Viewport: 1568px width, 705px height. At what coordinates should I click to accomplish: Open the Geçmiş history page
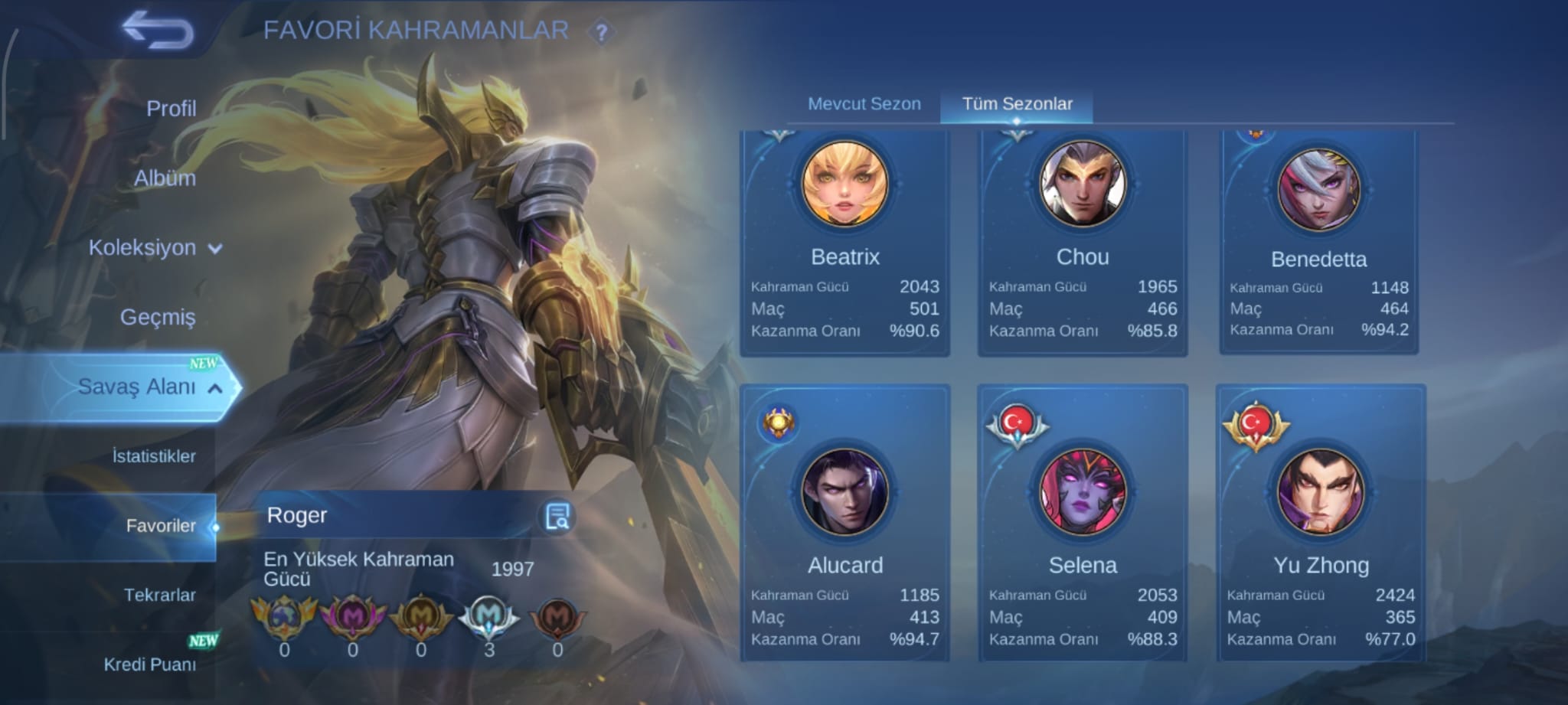(158, 317)
